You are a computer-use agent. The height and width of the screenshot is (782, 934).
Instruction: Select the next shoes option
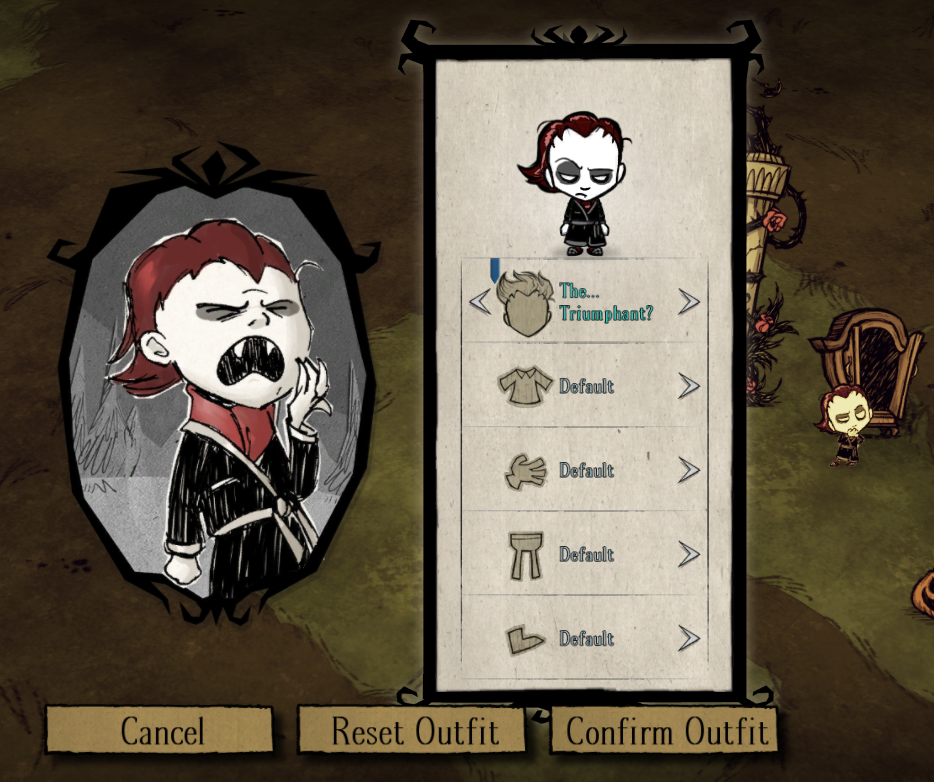point(689,638)
